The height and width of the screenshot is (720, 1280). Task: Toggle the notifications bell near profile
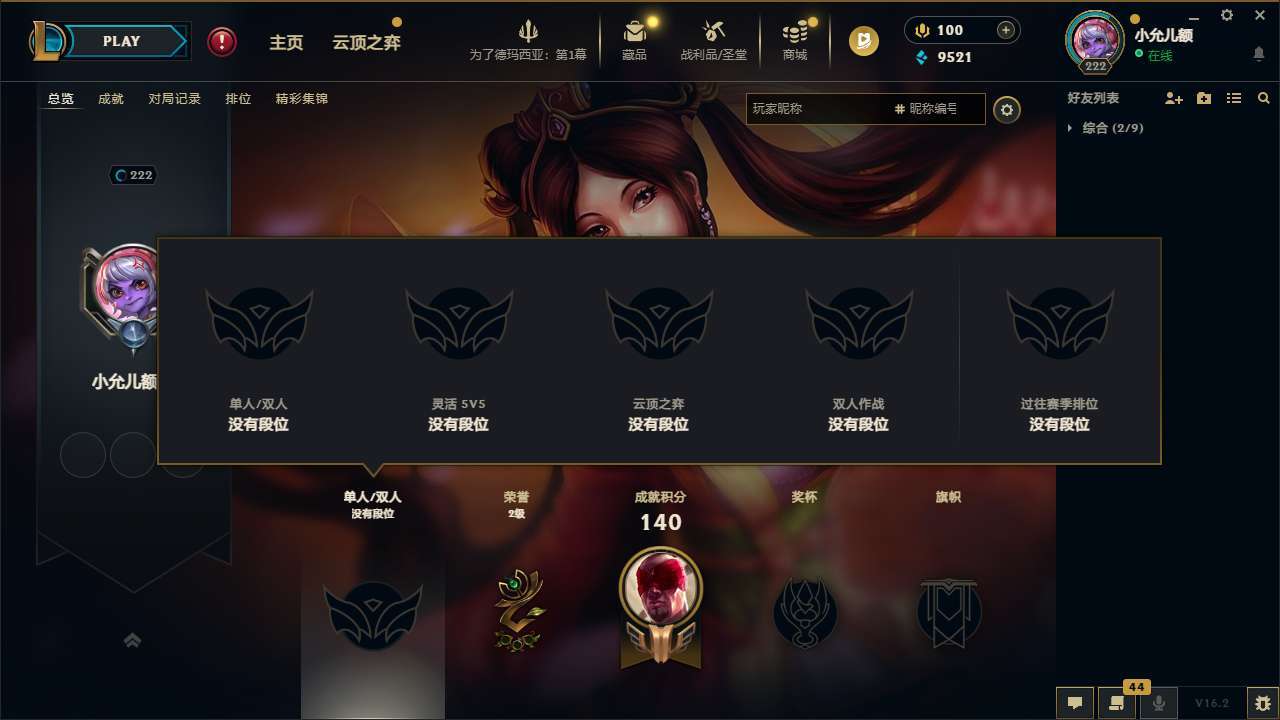tap(1258, 53)
